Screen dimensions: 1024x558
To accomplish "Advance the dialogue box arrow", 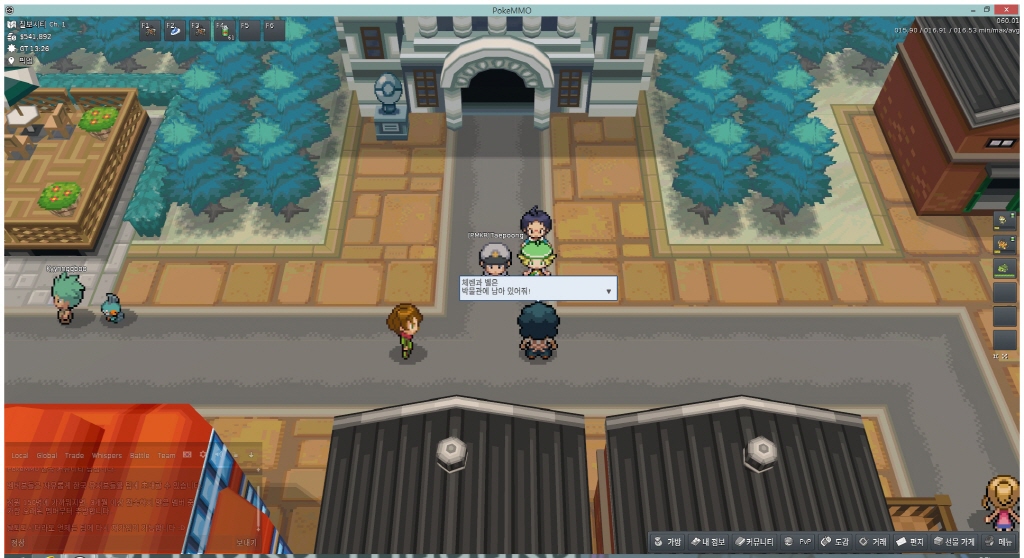I will (608, 291).
